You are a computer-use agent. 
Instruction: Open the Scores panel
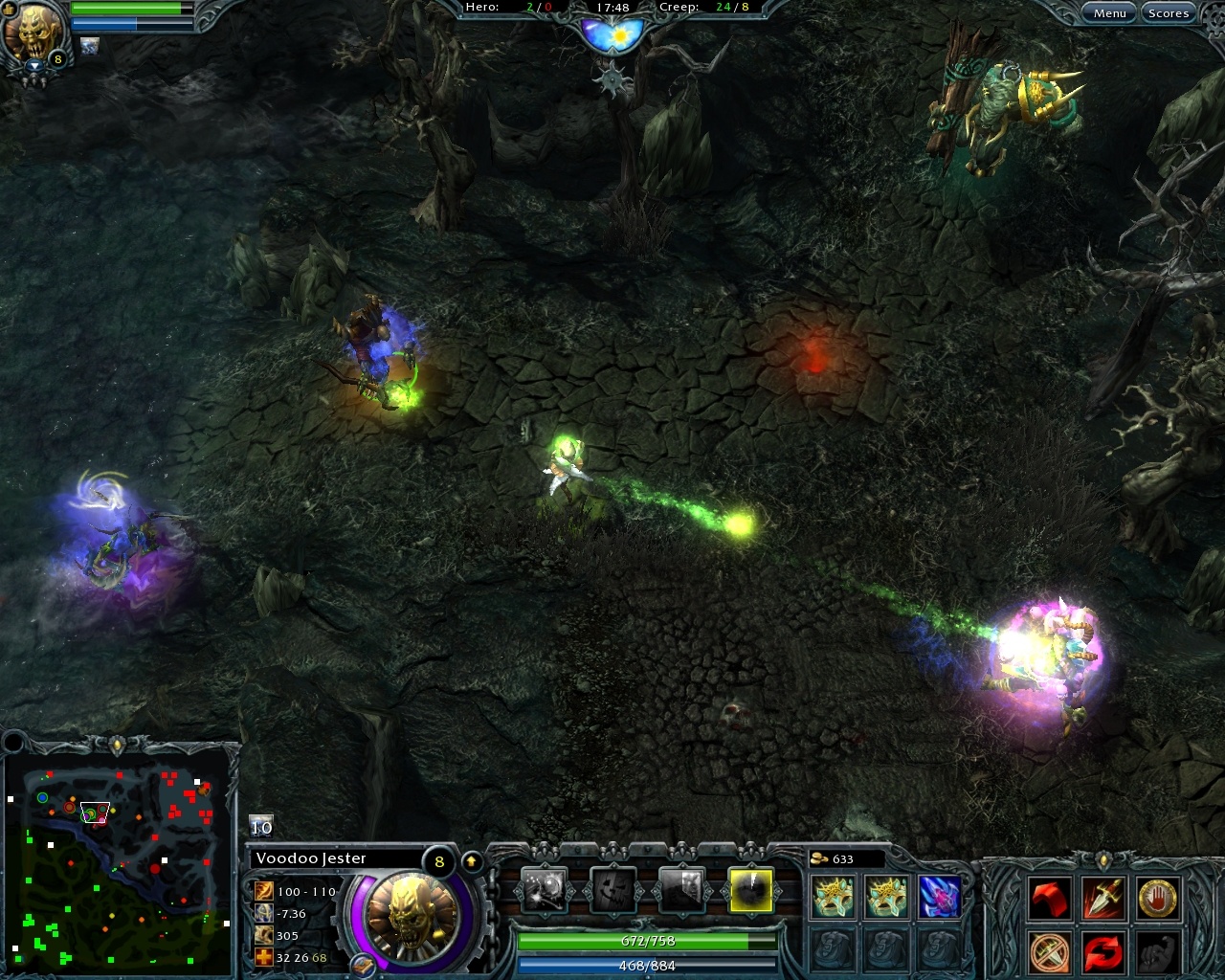pyautogui.click(x=1169, y=12)
